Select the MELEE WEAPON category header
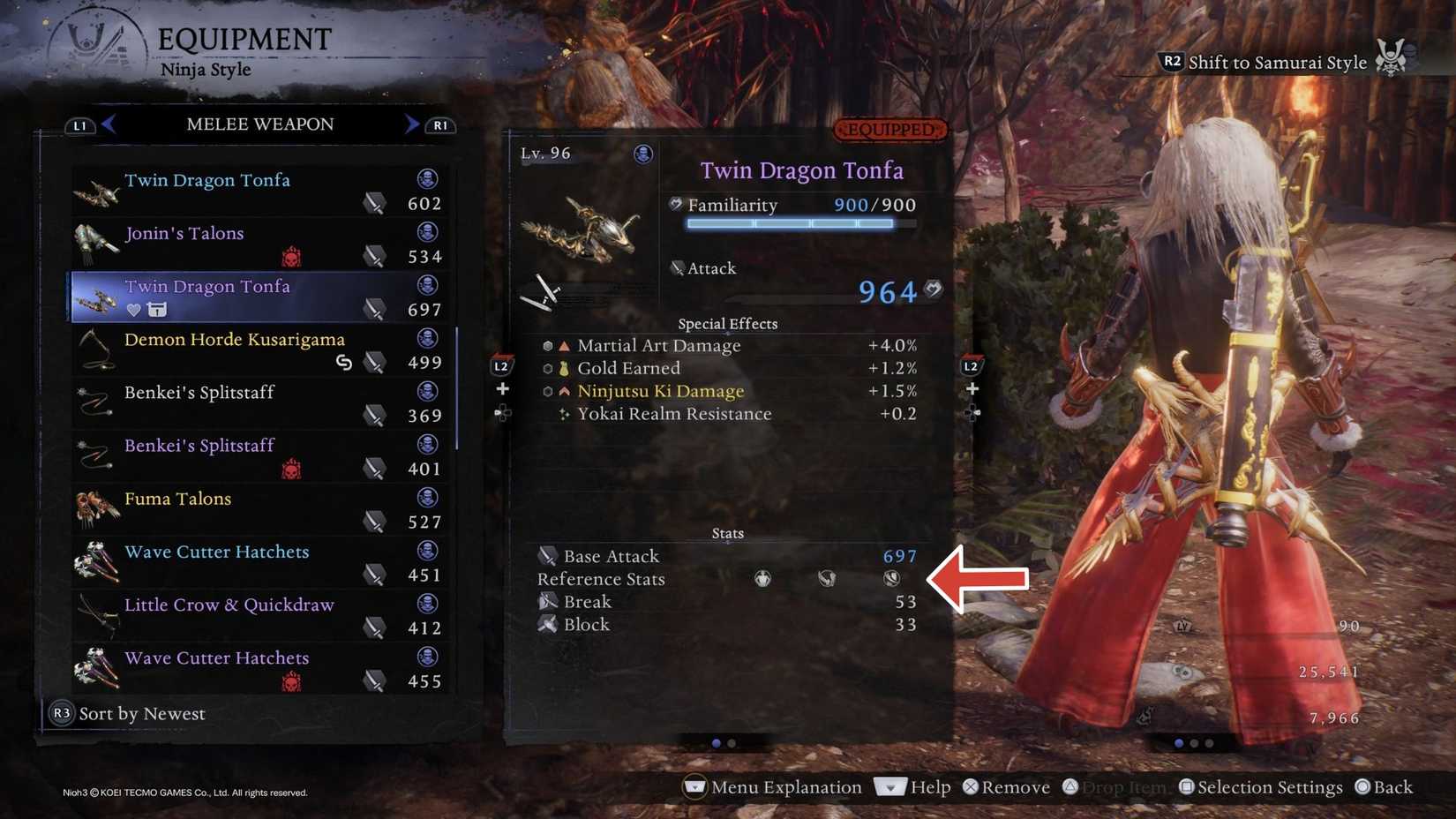1456x819 pixels. point(259,124)
